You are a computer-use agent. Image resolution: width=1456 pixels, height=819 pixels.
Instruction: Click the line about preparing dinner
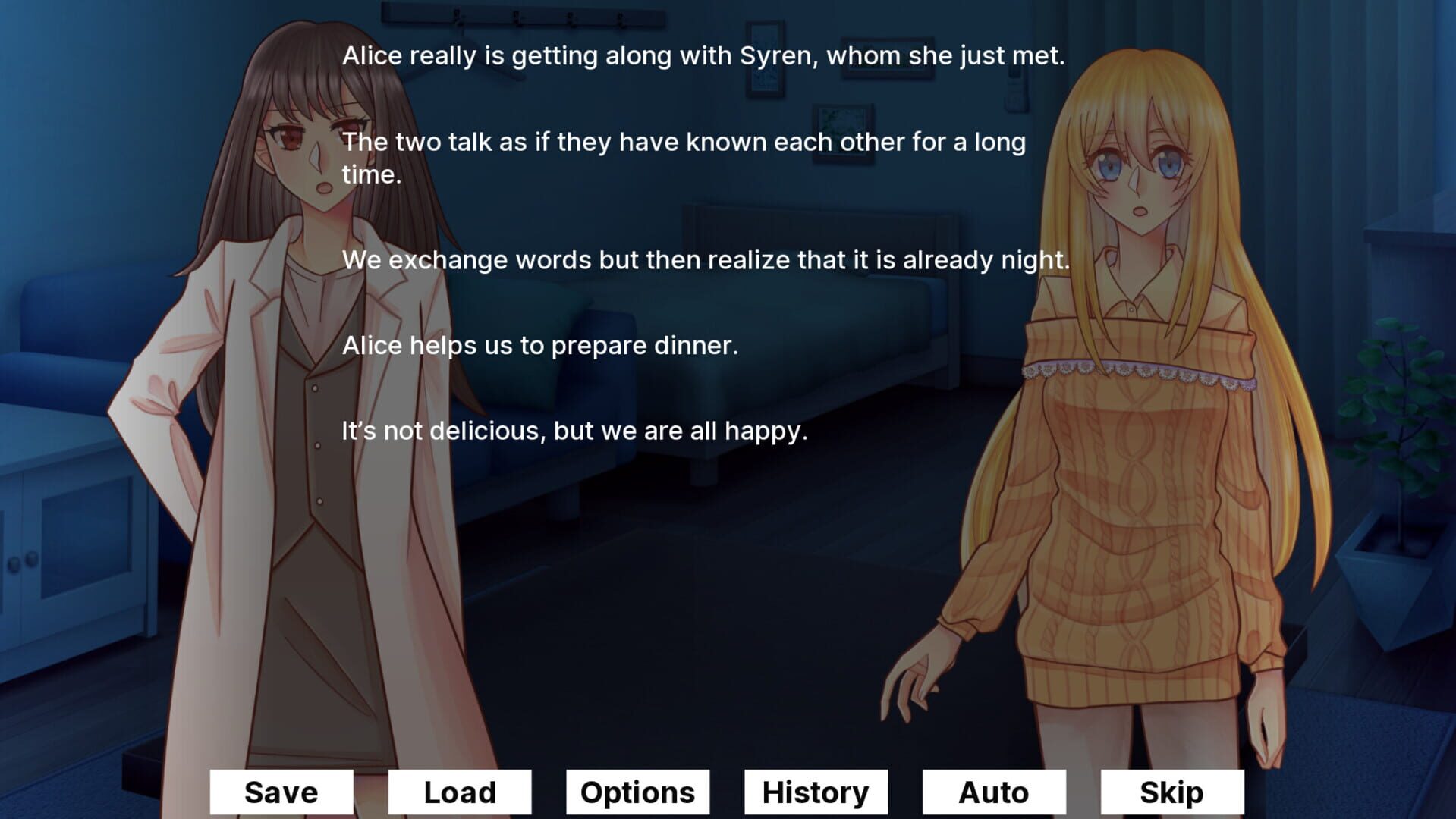(x=540, y=346)
